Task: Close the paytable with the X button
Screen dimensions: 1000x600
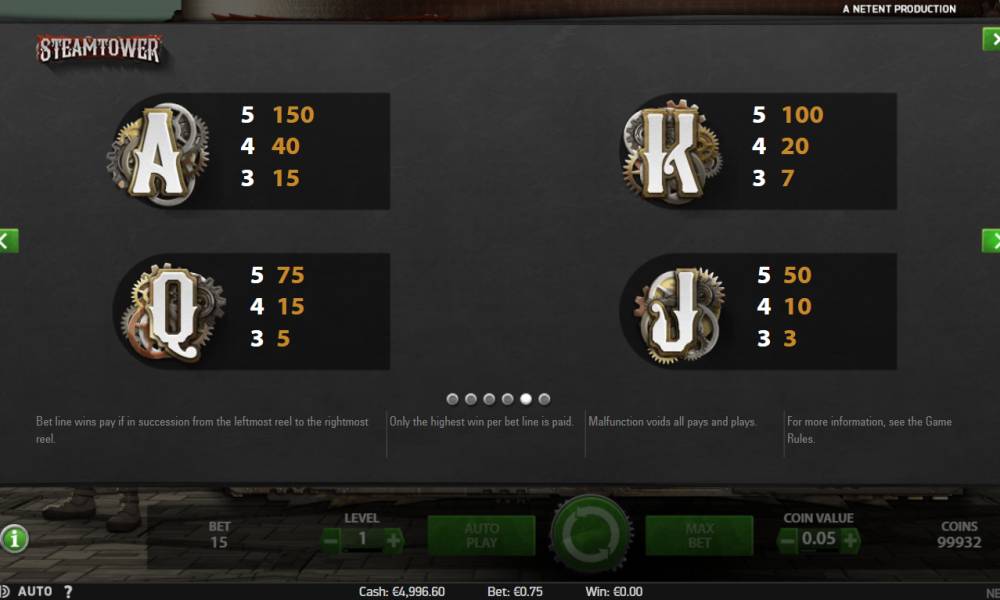Action: point(992,39)
